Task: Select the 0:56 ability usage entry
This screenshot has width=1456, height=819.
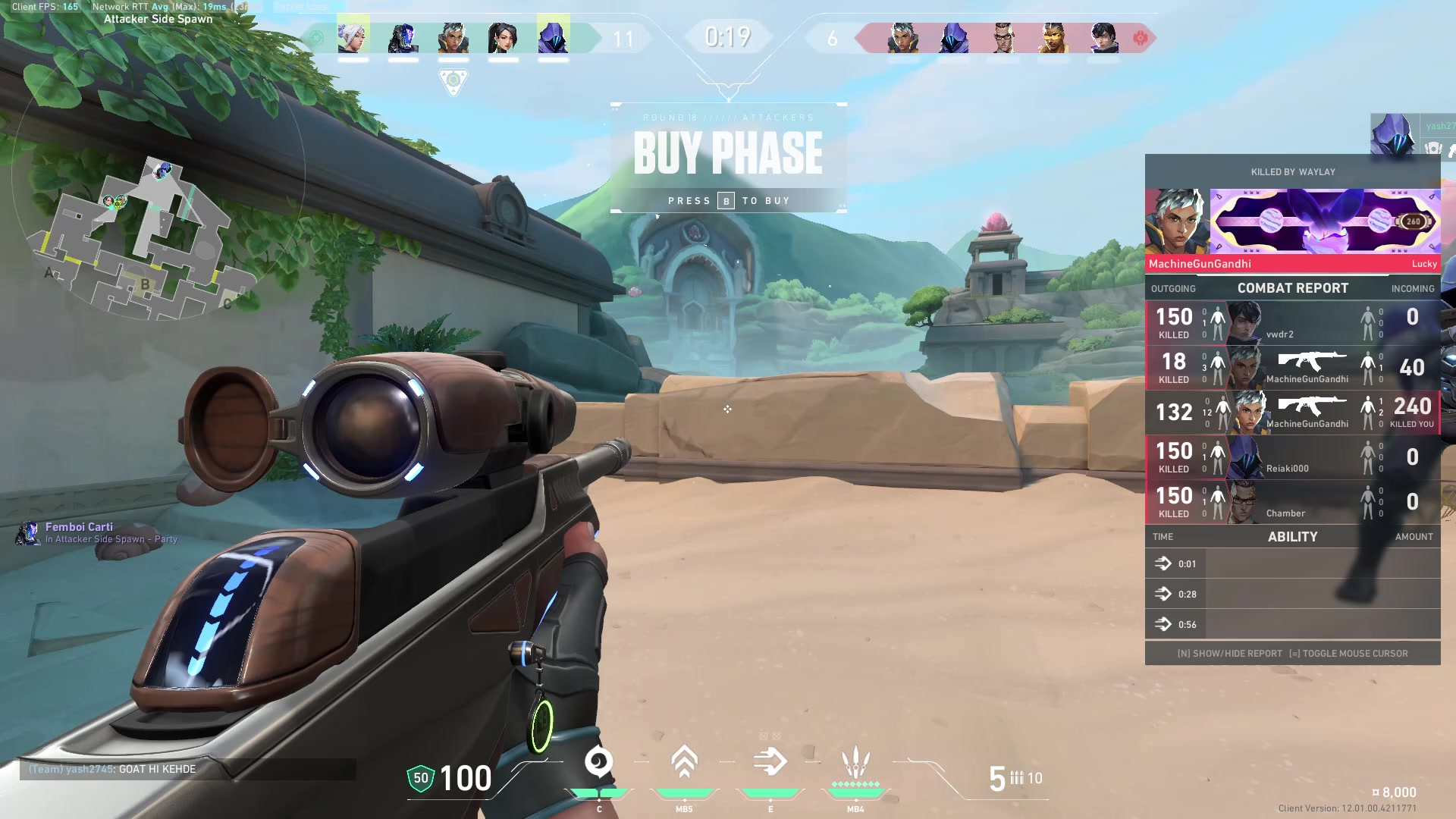Action: [x=1292, y=625]
